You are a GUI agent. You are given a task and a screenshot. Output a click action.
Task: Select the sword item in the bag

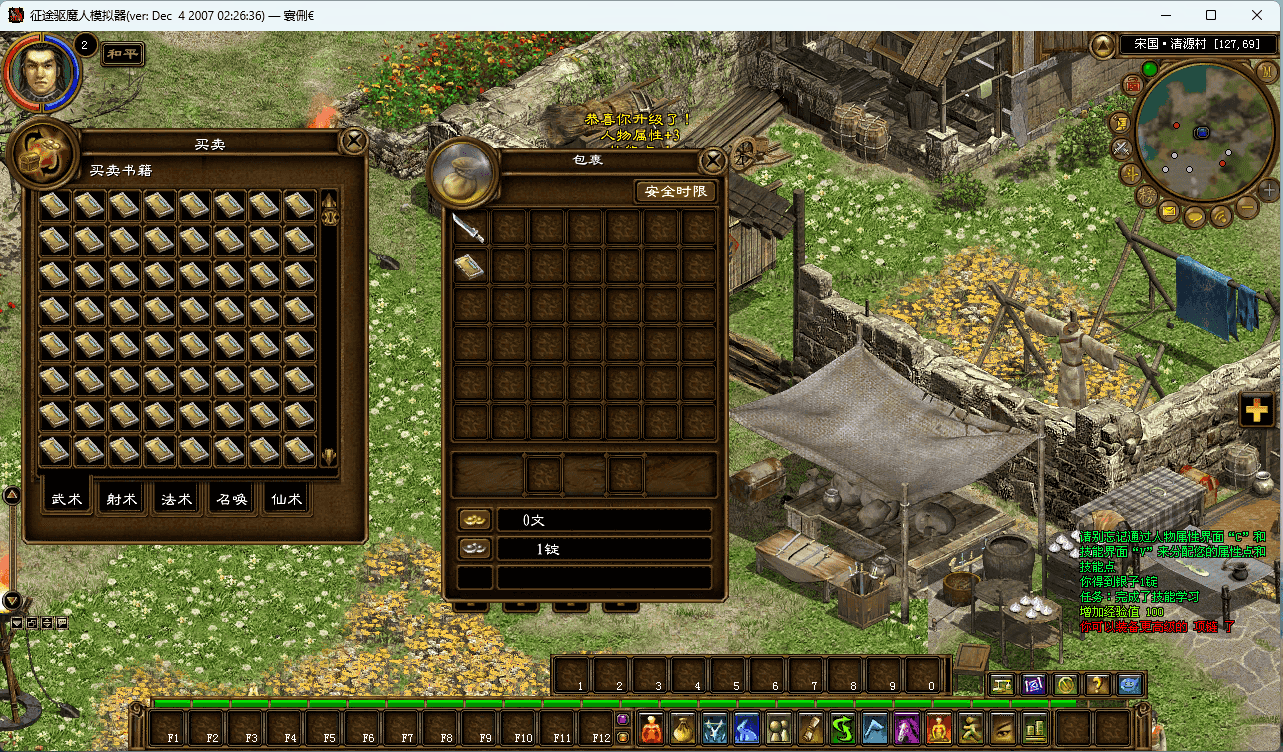468,228
